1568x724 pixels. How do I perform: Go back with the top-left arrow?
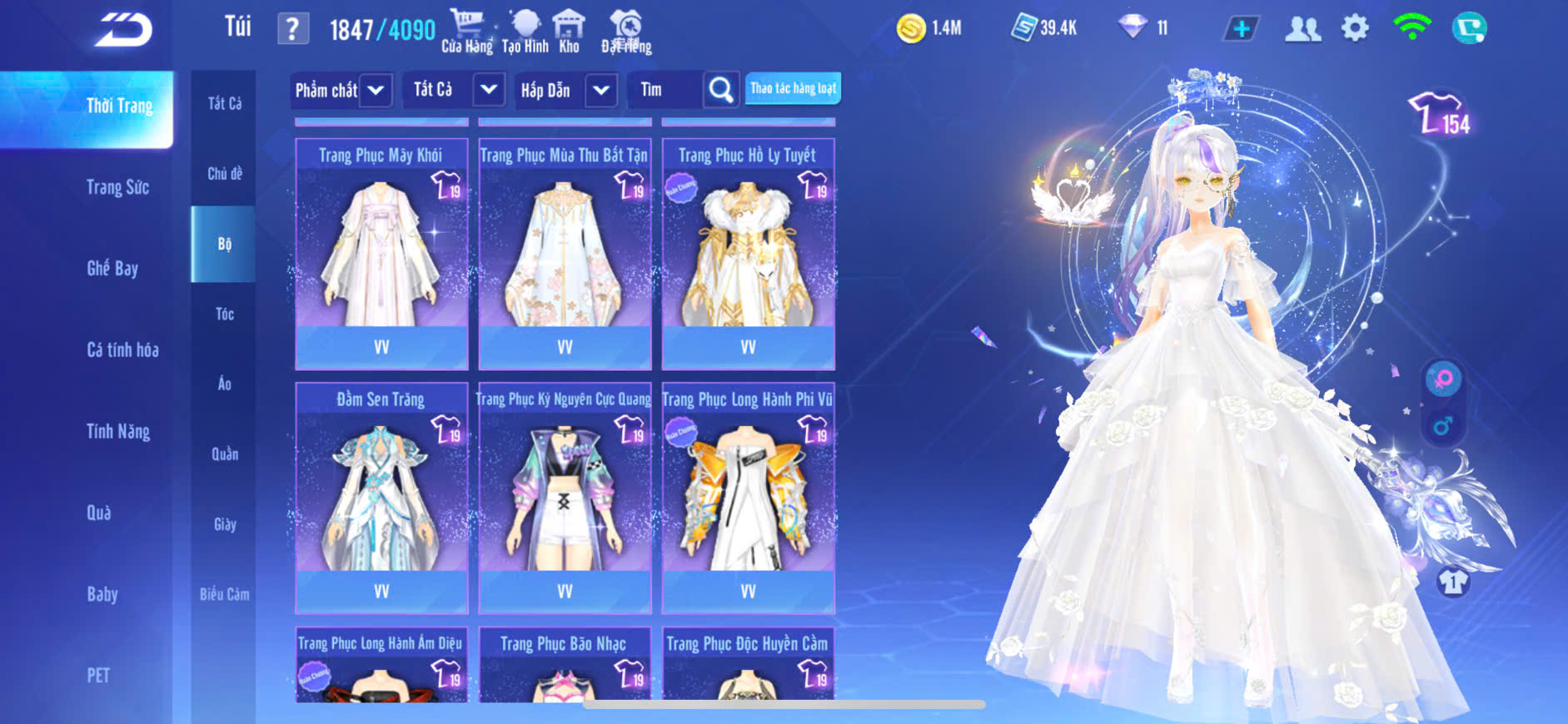click(123, 30)
